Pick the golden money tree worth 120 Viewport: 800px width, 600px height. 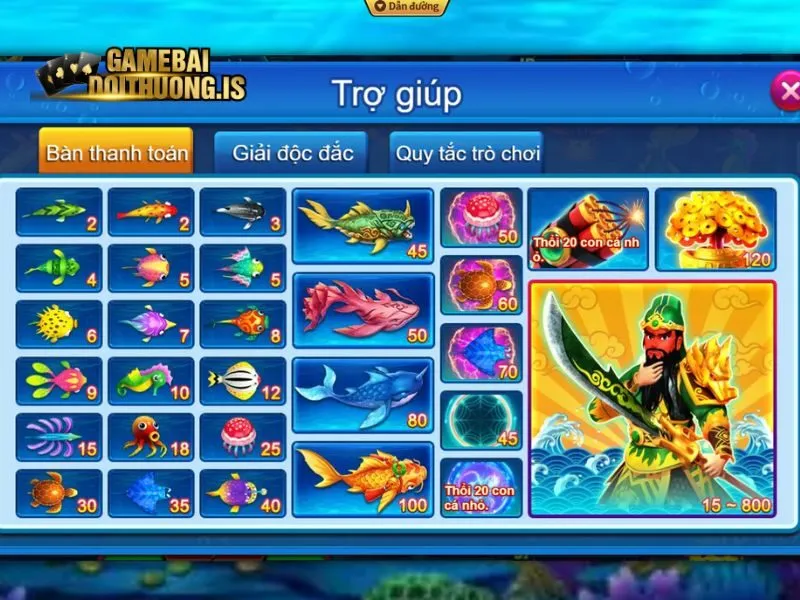click(x=715, y=229)
